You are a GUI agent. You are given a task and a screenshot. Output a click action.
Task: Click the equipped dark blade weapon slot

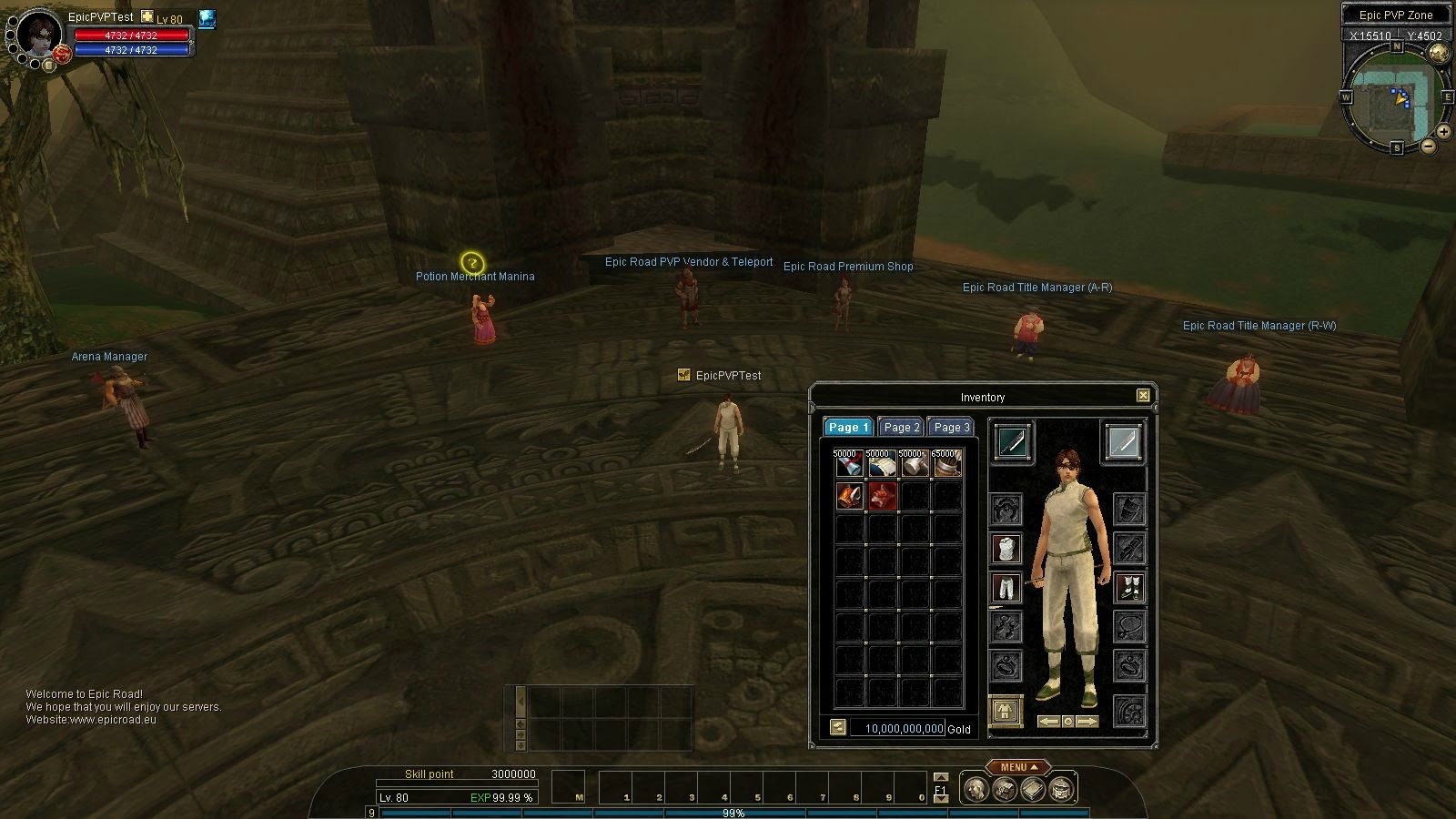pyautogui.click(x=1012, y=442)
